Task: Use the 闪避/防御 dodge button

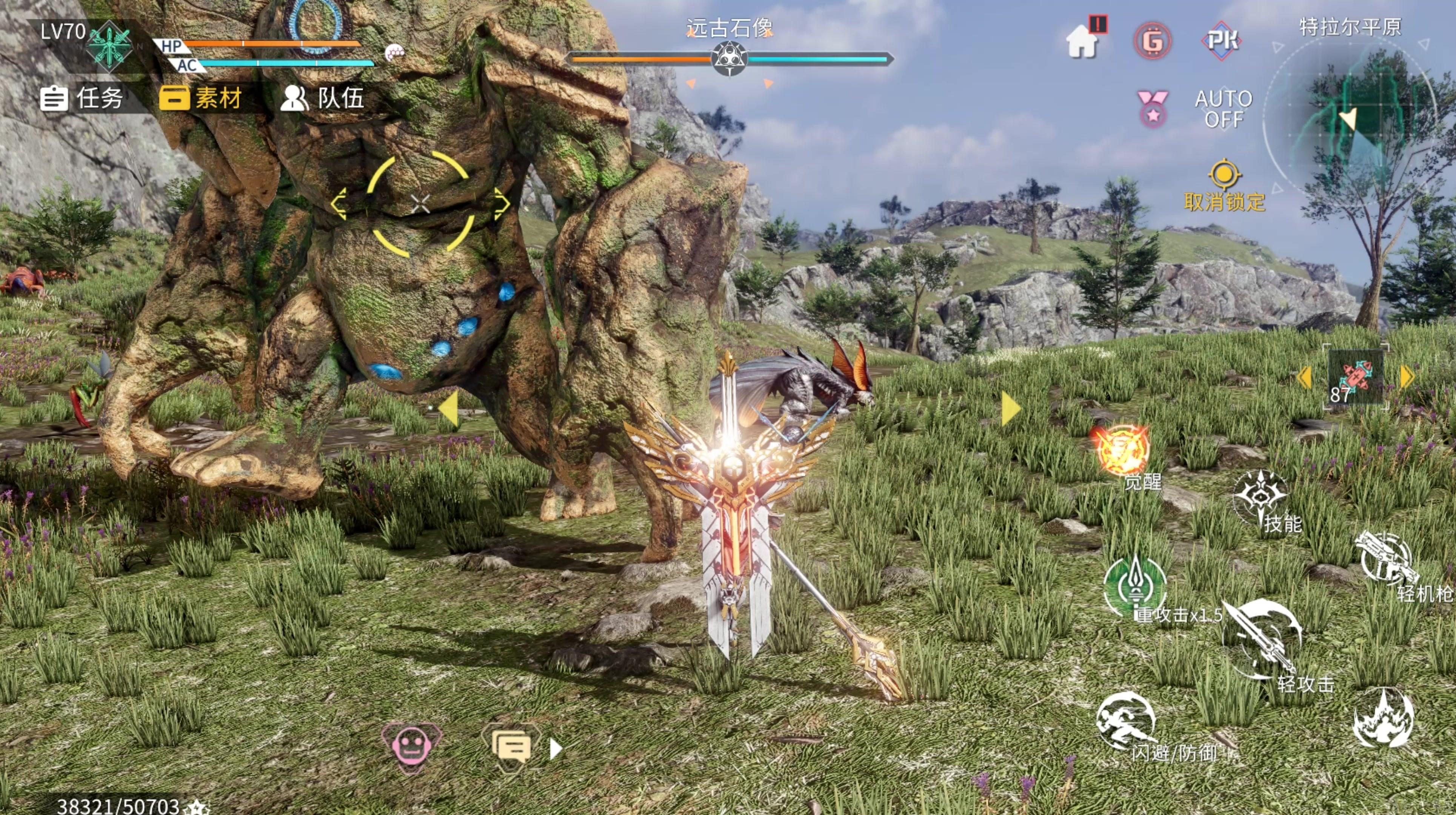Action: point(1126,721)
